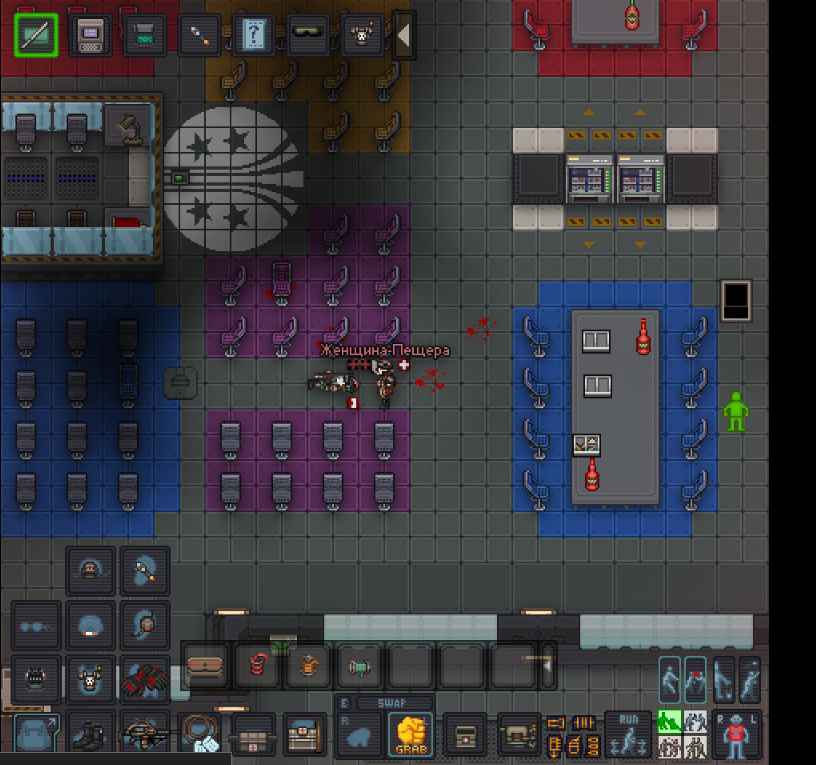Activate the goggles action button
The height and width of the screenshot is (765, 816).
tap(307, 36)
